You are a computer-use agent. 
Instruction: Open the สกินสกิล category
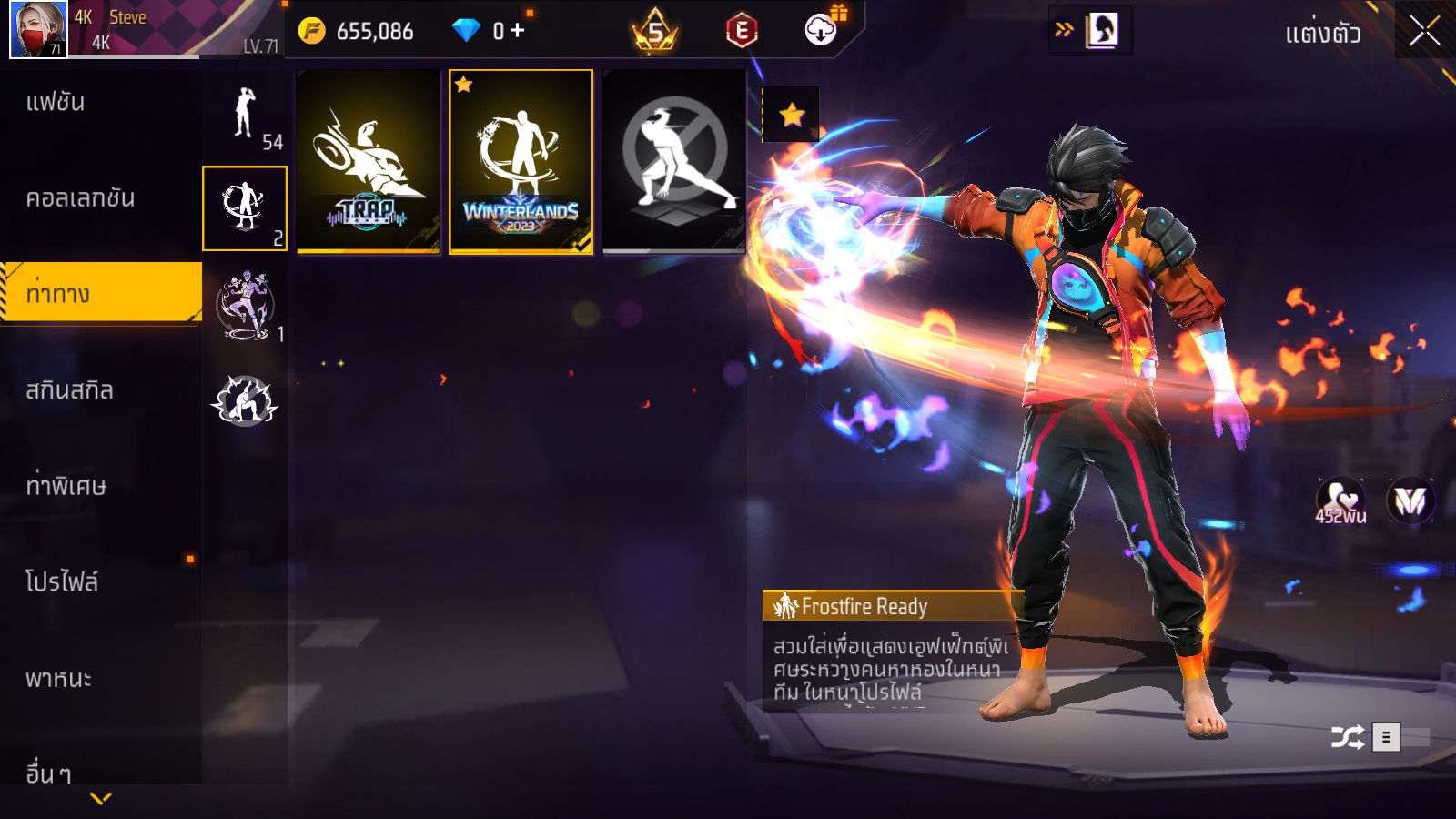[x=69, y=390]
